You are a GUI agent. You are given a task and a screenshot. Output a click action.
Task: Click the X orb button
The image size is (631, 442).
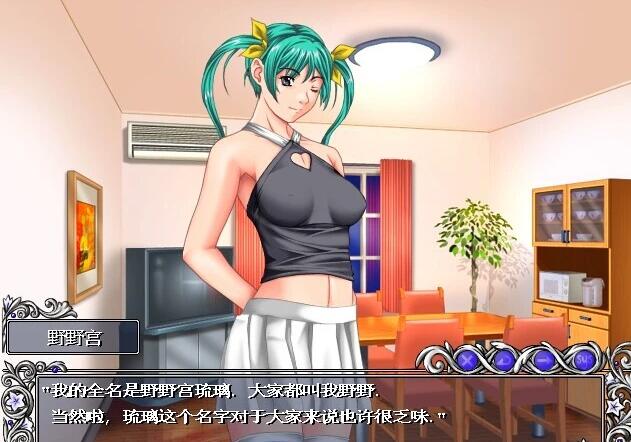pyautogui.click(x=468, y=358)
